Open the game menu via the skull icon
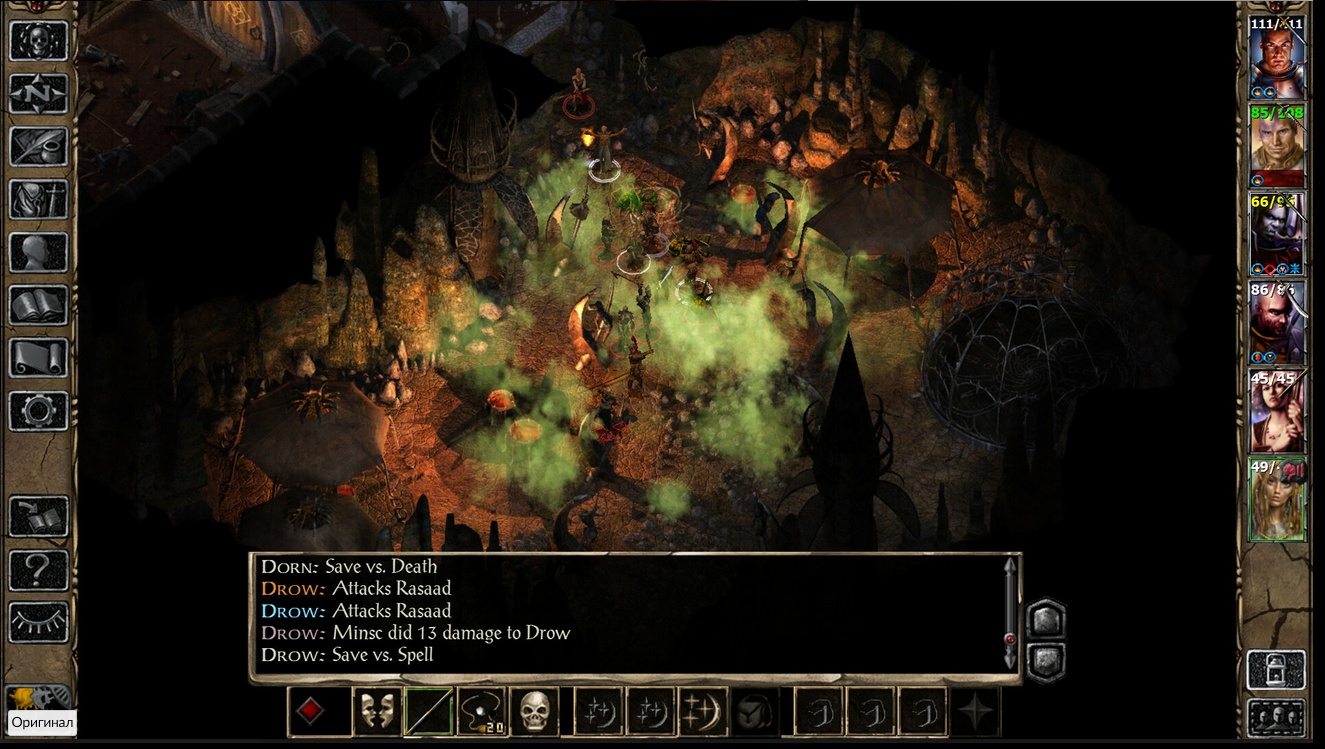This screenshot has height=749, width=1325. [x=39, y=40]
